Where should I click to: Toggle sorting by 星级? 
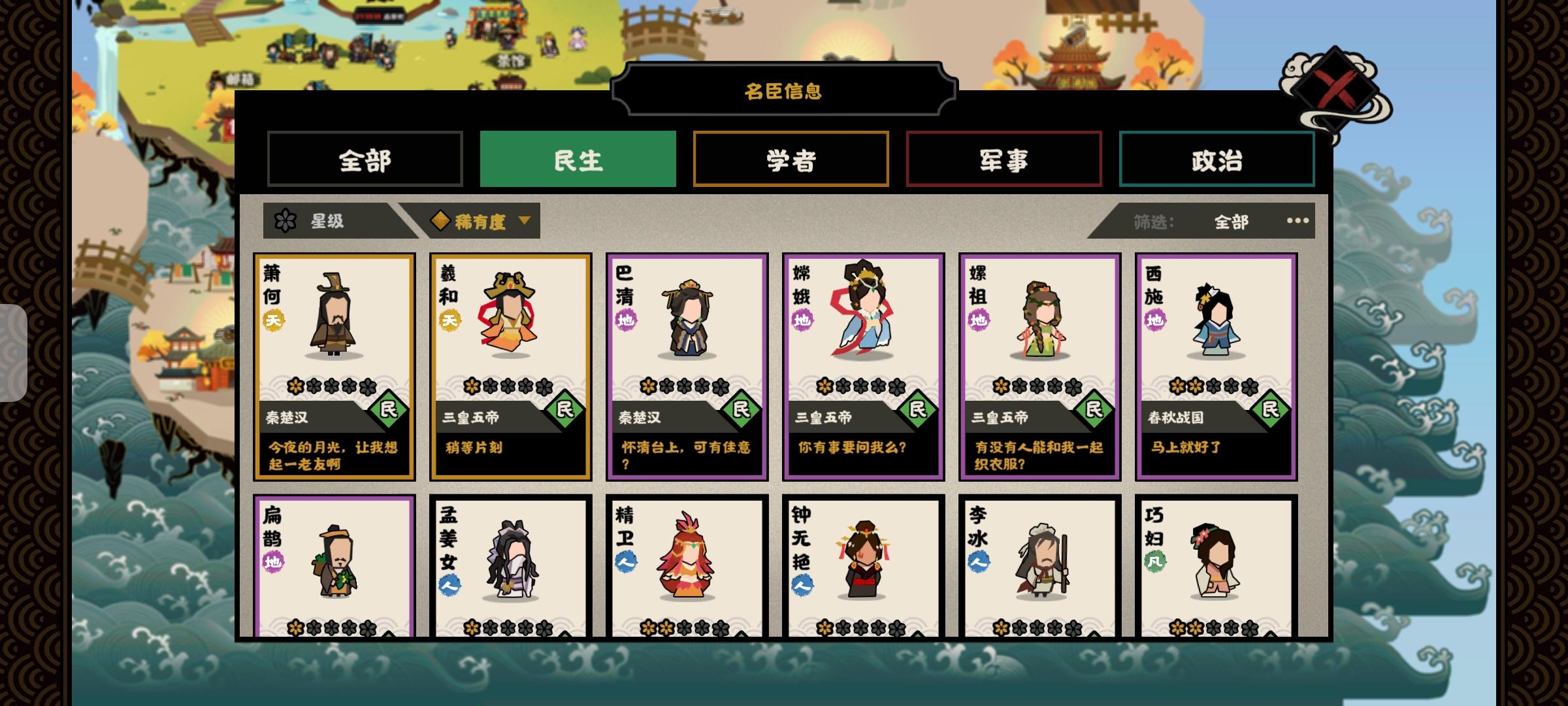pyautogui.click(x=325, y=222)
